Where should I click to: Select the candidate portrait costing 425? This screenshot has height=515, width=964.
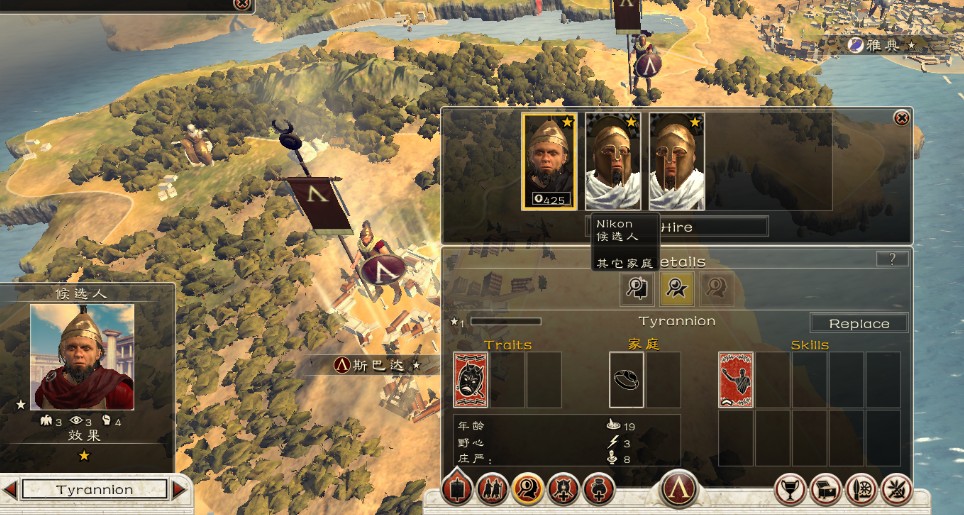point(549,160)
